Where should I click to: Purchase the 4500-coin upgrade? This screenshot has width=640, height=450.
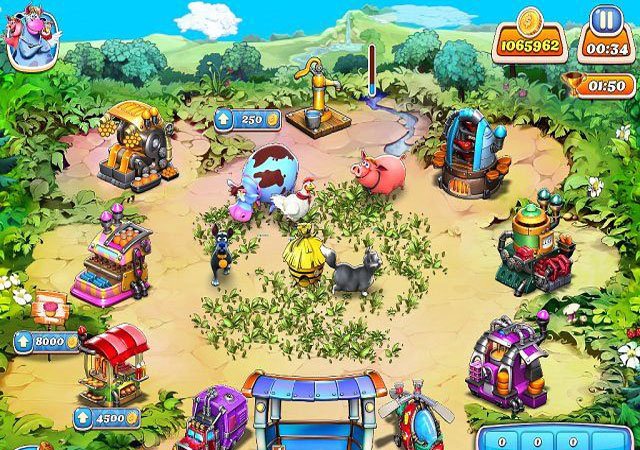tap(105, 417)
